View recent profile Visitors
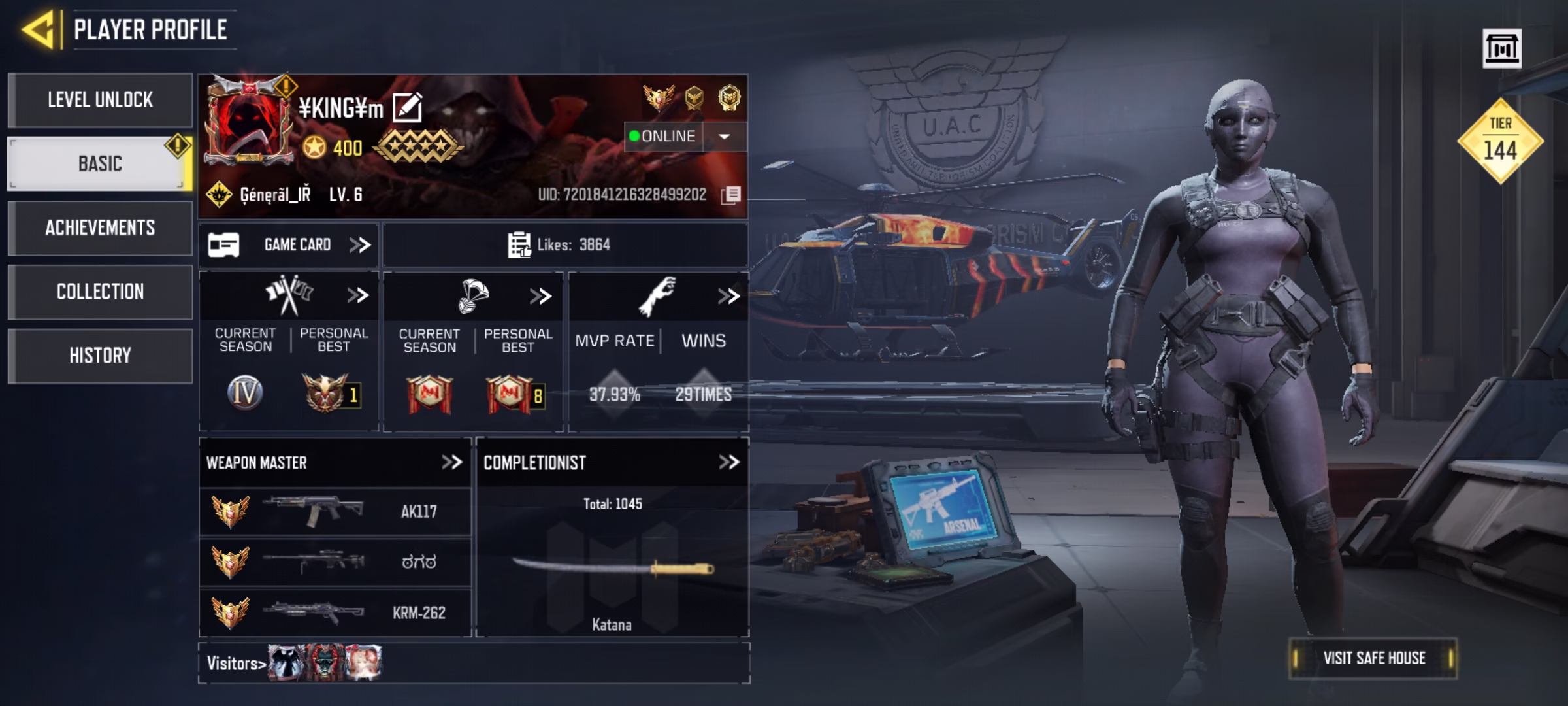The height and width of the screenshot is (706, 1568). (235, 664)
